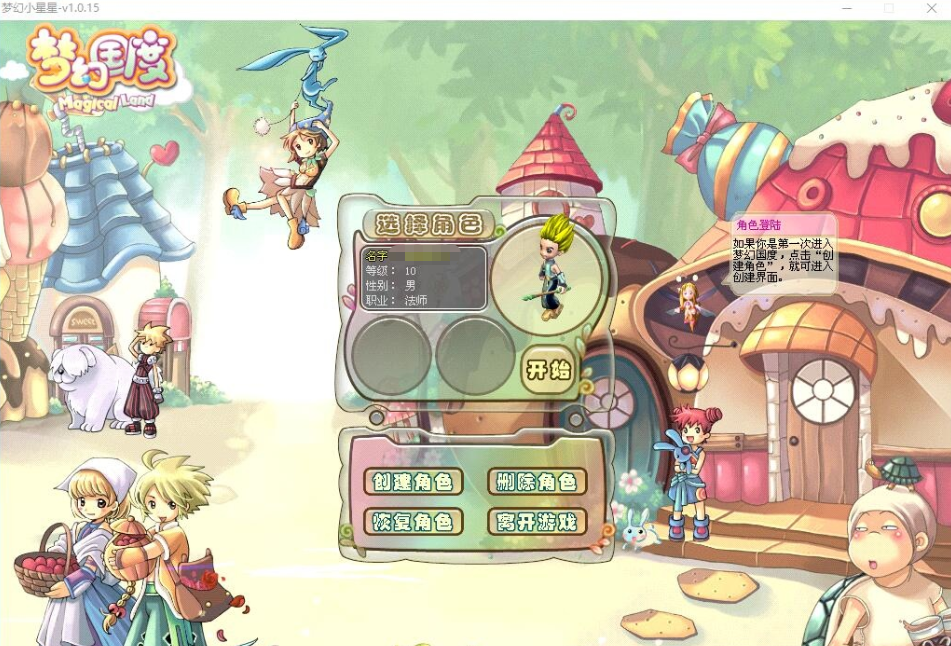This screenshot has height=646, width=951.
Task: Choose the 删除角色 delete character button
Action: [x=536, y=482]
